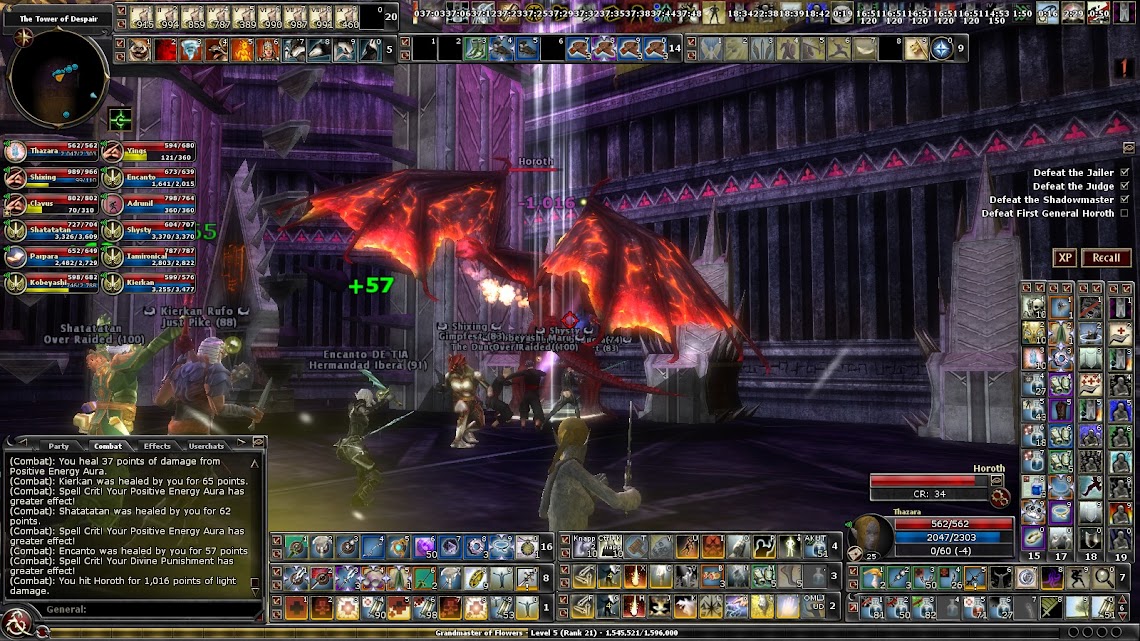
Task: Select the Combat chat tab
Action: click(x=107, y=446)
